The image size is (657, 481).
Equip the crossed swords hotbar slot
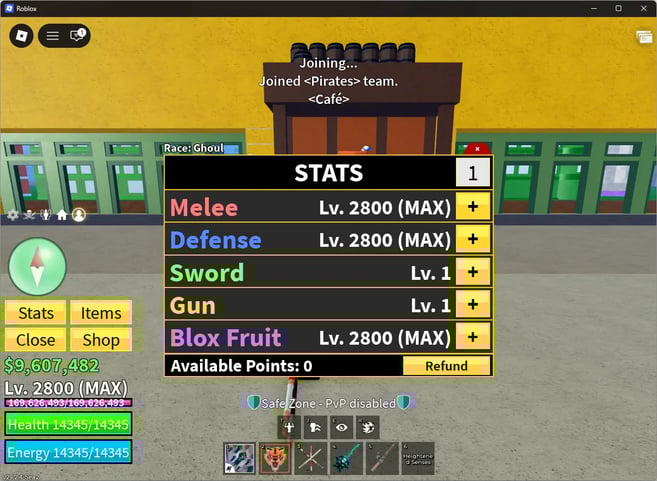[x=310, y=457]
